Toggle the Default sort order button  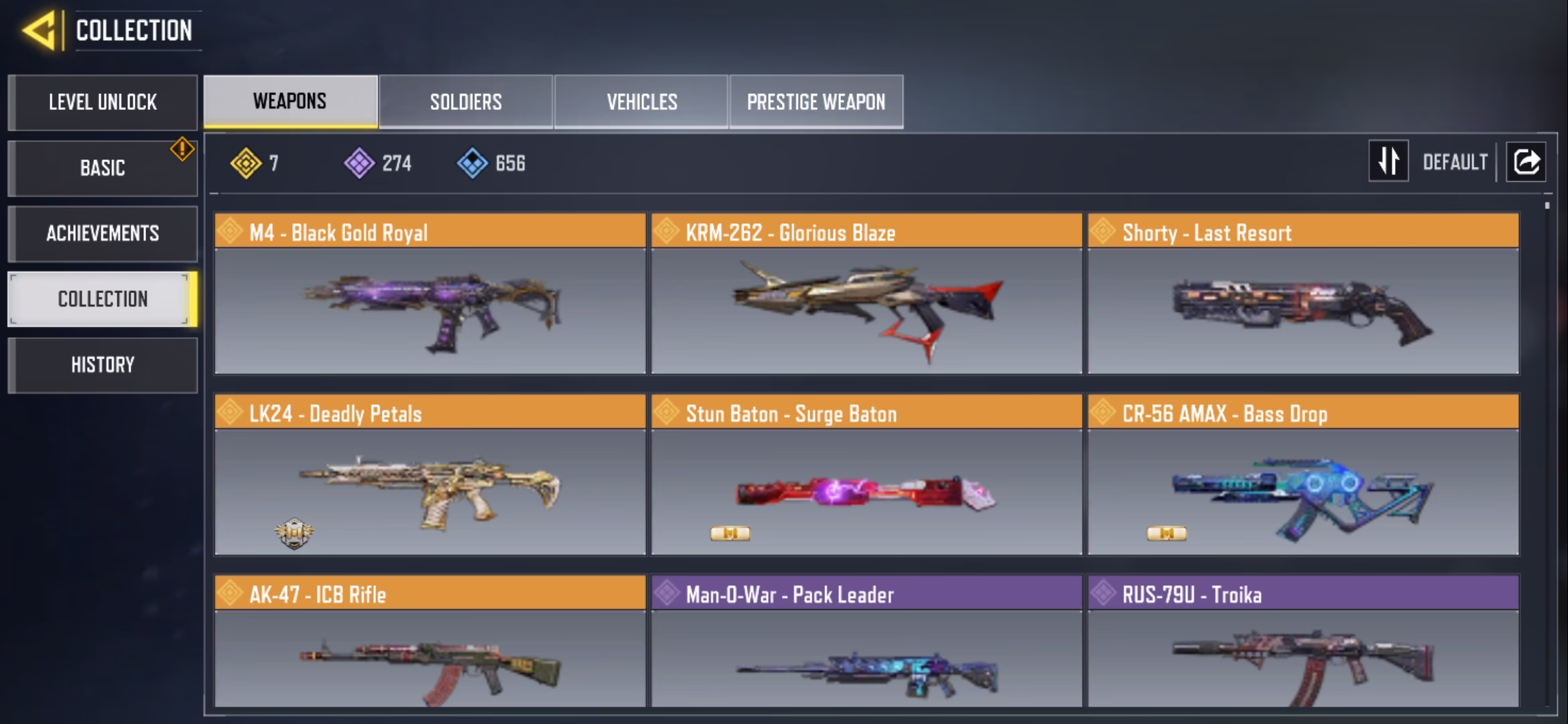click(1388, 162)
